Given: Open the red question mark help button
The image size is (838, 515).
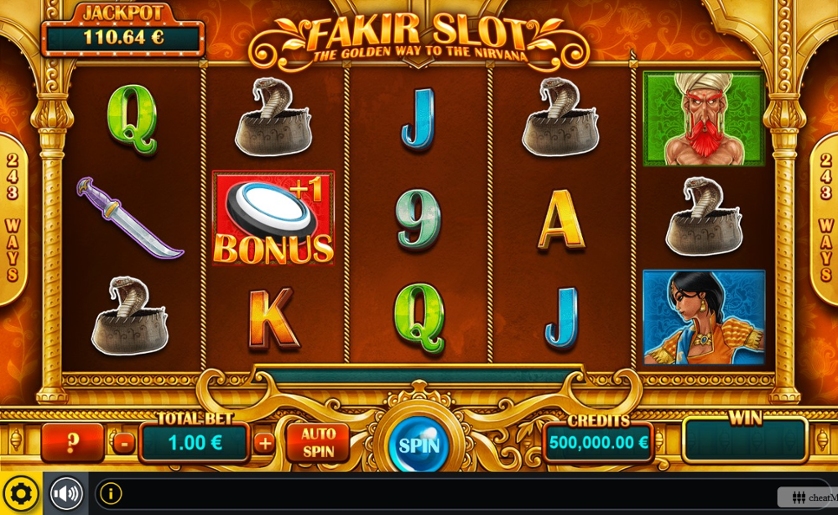Looking at the screenshot, I should [72, 442].
